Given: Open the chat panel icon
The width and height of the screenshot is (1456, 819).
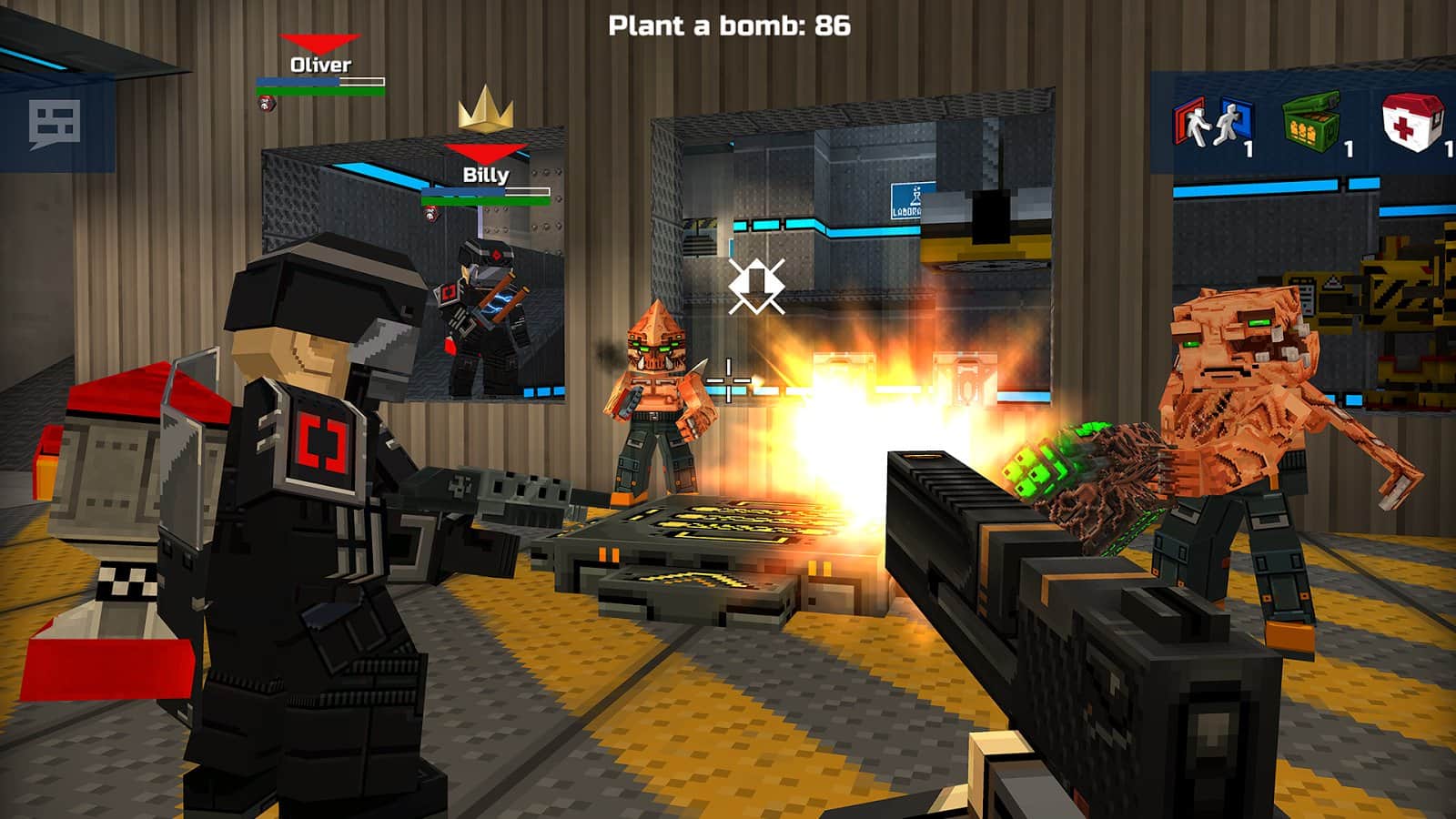Looking at the screenshot, I should 55,124.
